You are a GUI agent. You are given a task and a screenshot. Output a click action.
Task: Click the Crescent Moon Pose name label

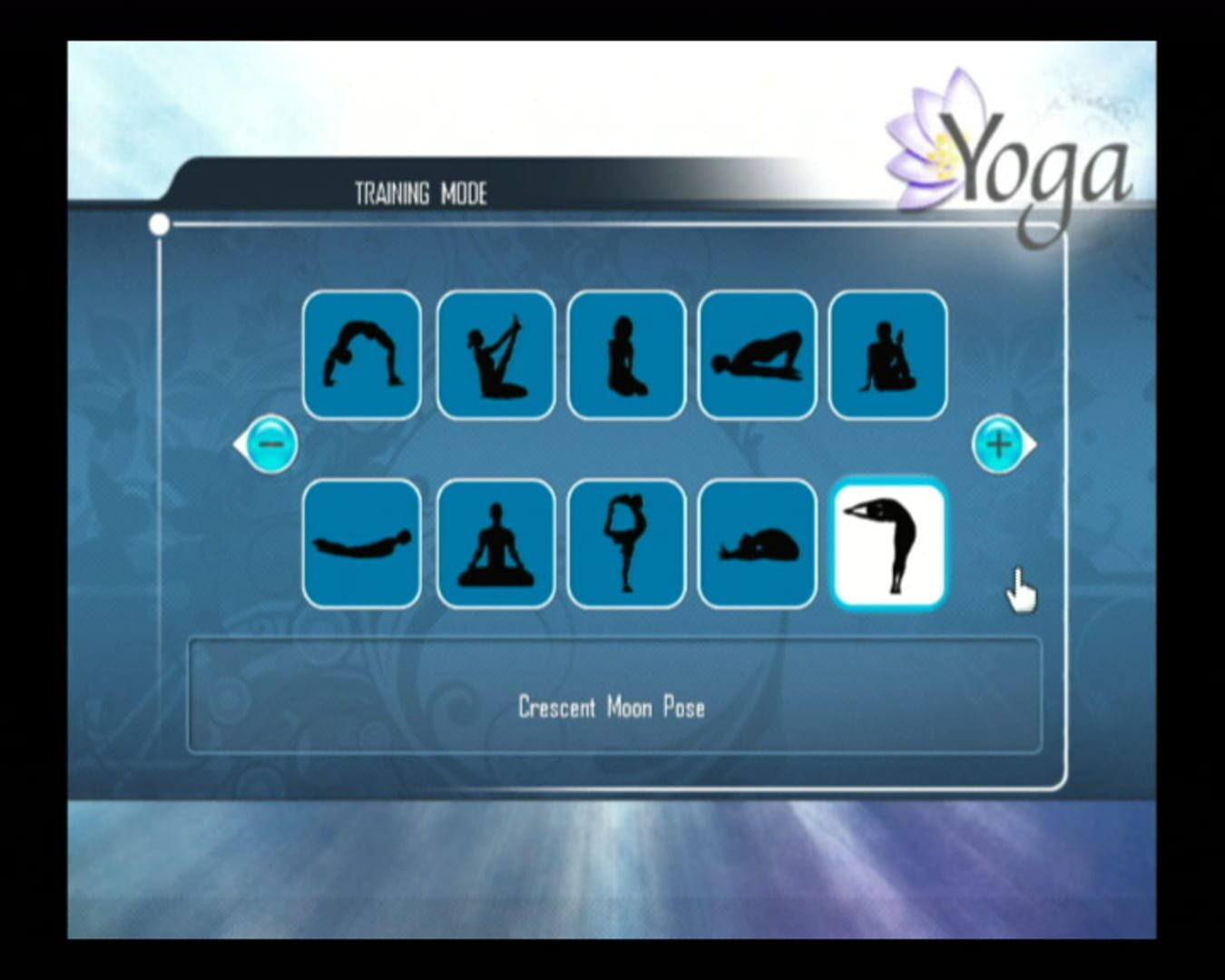612,707
